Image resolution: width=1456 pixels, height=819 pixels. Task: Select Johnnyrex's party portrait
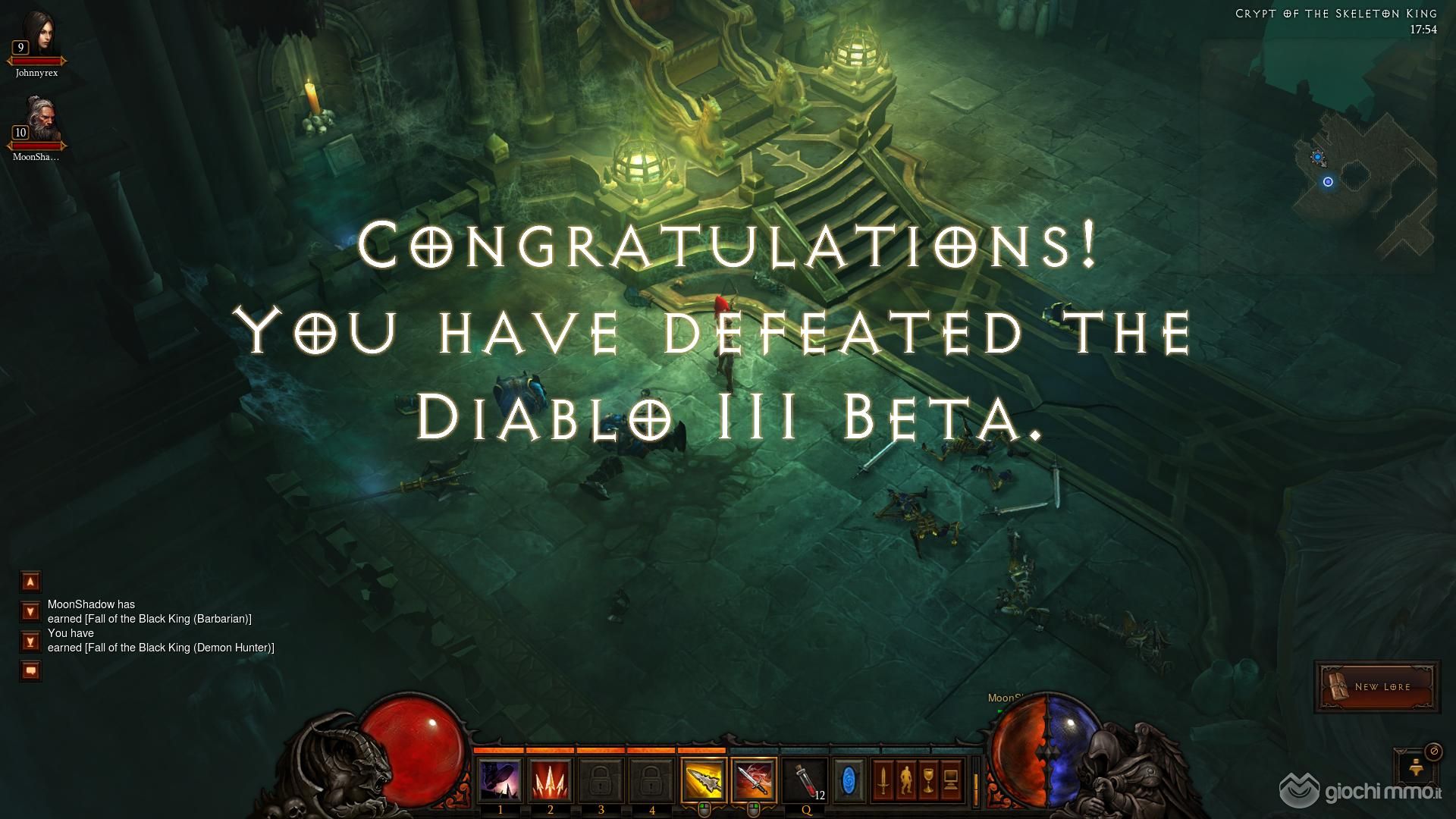pyautogui.click(x=37, y=34)
